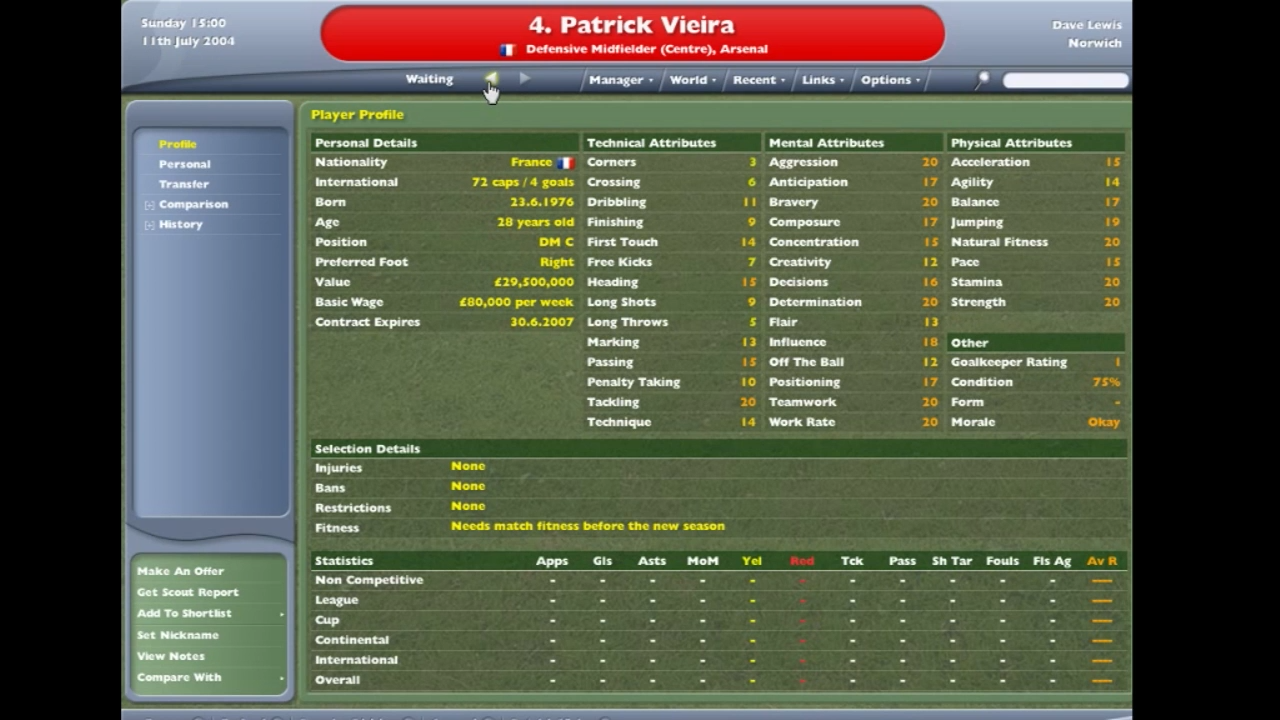Click the back navigation arrow
This screenshot has height=720, width=1280.
coord(491,79)
